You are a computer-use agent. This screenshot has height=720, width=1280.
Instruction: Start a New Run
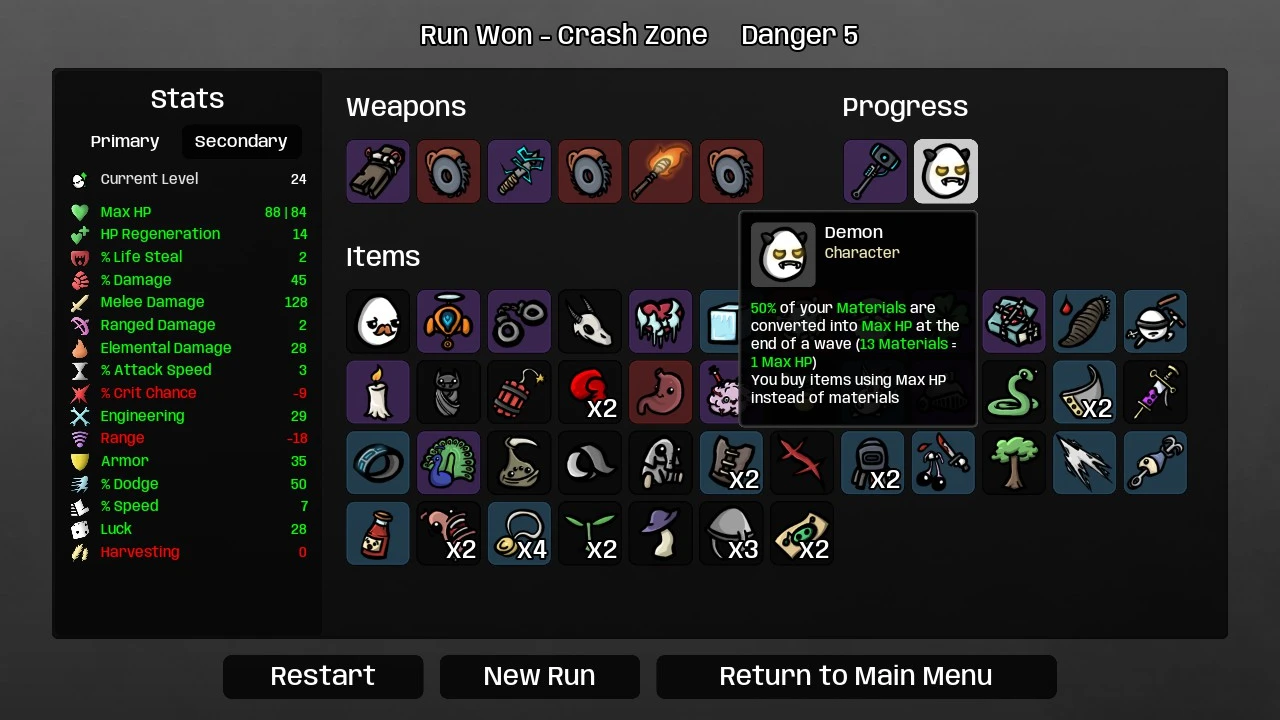(x=539, y=677)
